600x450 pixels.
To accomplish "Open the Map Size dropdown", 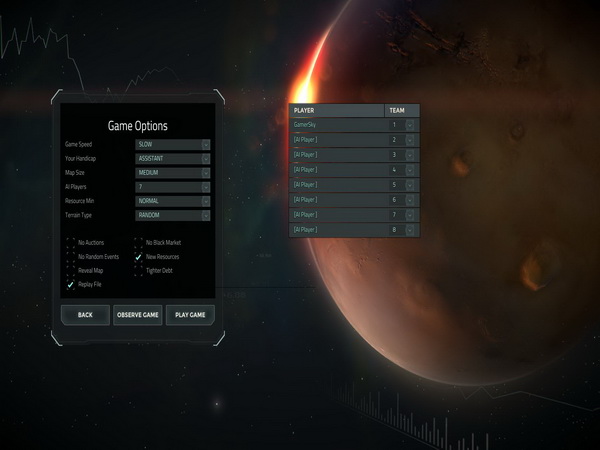I will (x=173, y=172).
